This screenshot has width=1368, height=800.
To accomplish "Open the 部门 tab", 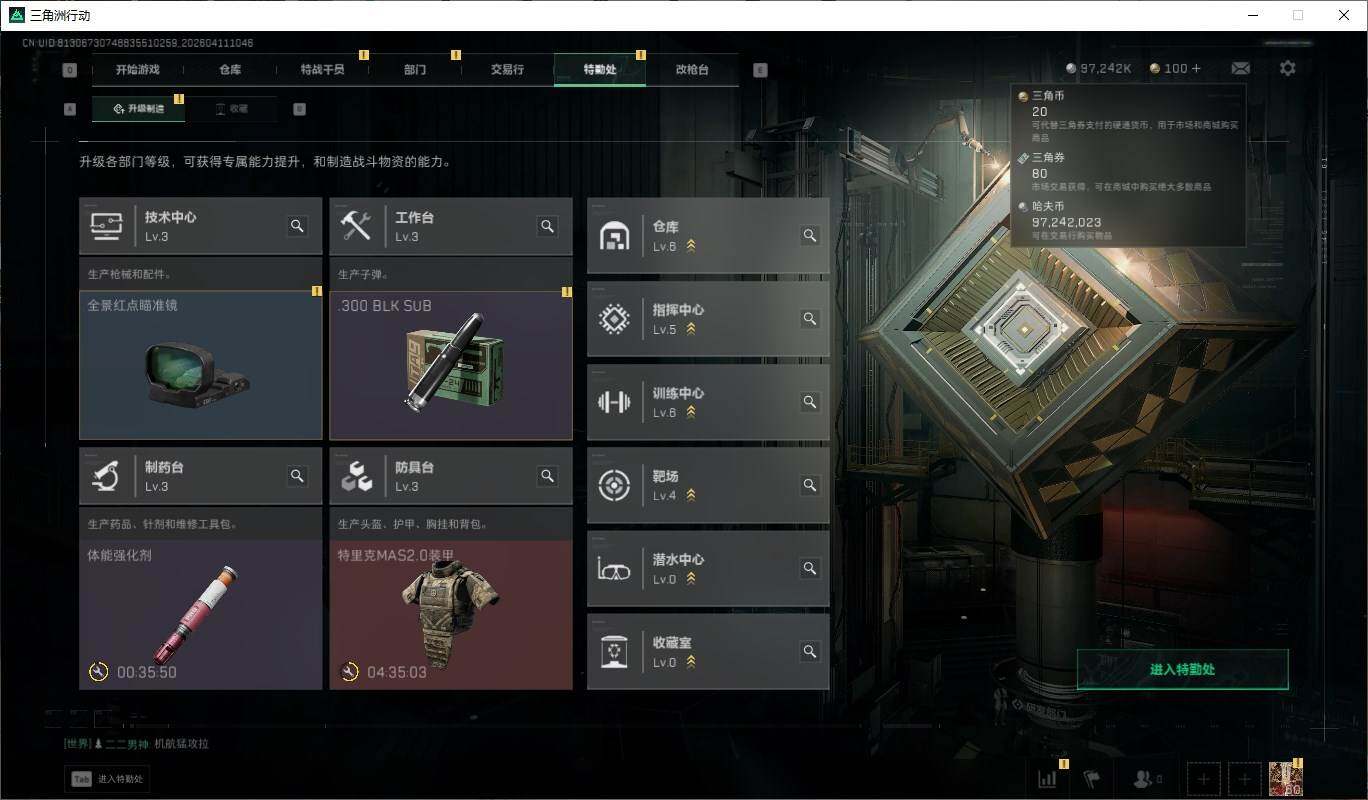I will point(415,70).
